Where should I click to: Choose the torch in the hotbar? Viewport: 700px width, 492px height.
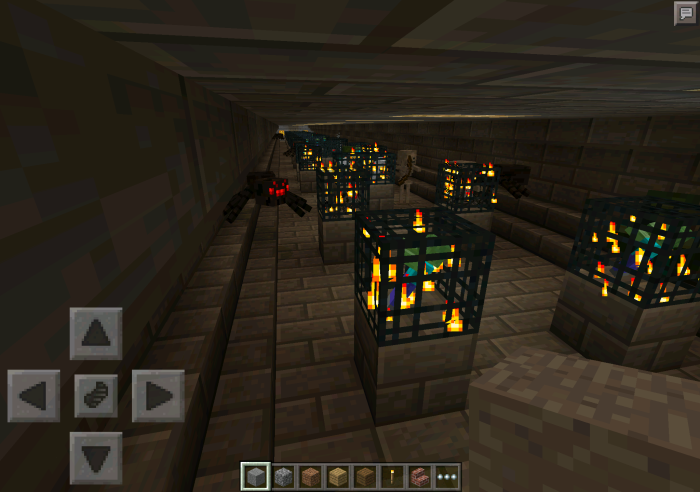pyautogui.click(x=390, y=476)
